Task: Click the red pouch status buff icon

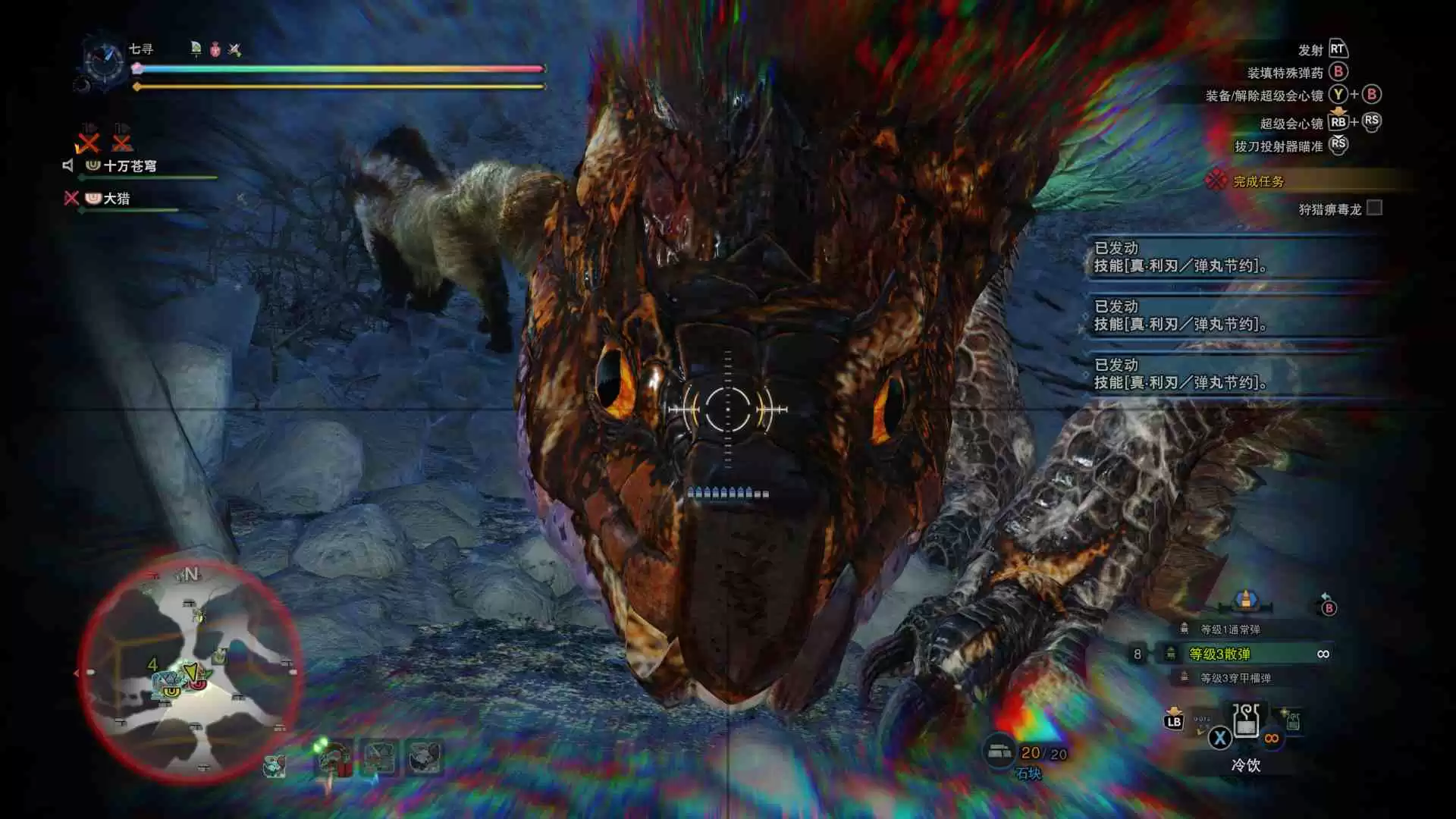Action: coord(215,50)
